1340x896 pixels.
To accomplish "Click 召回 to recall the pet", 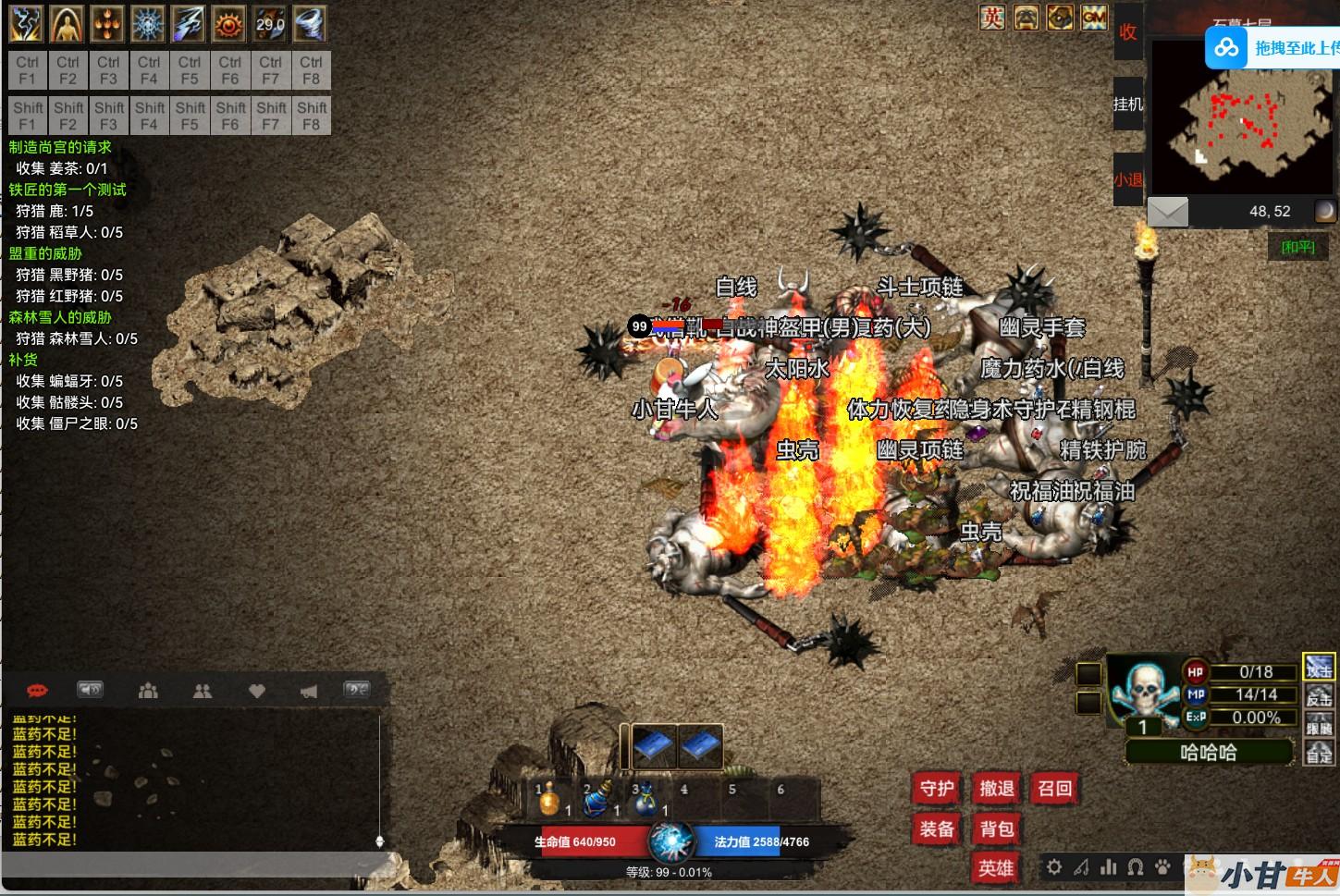I will (x=1055, y=789).
